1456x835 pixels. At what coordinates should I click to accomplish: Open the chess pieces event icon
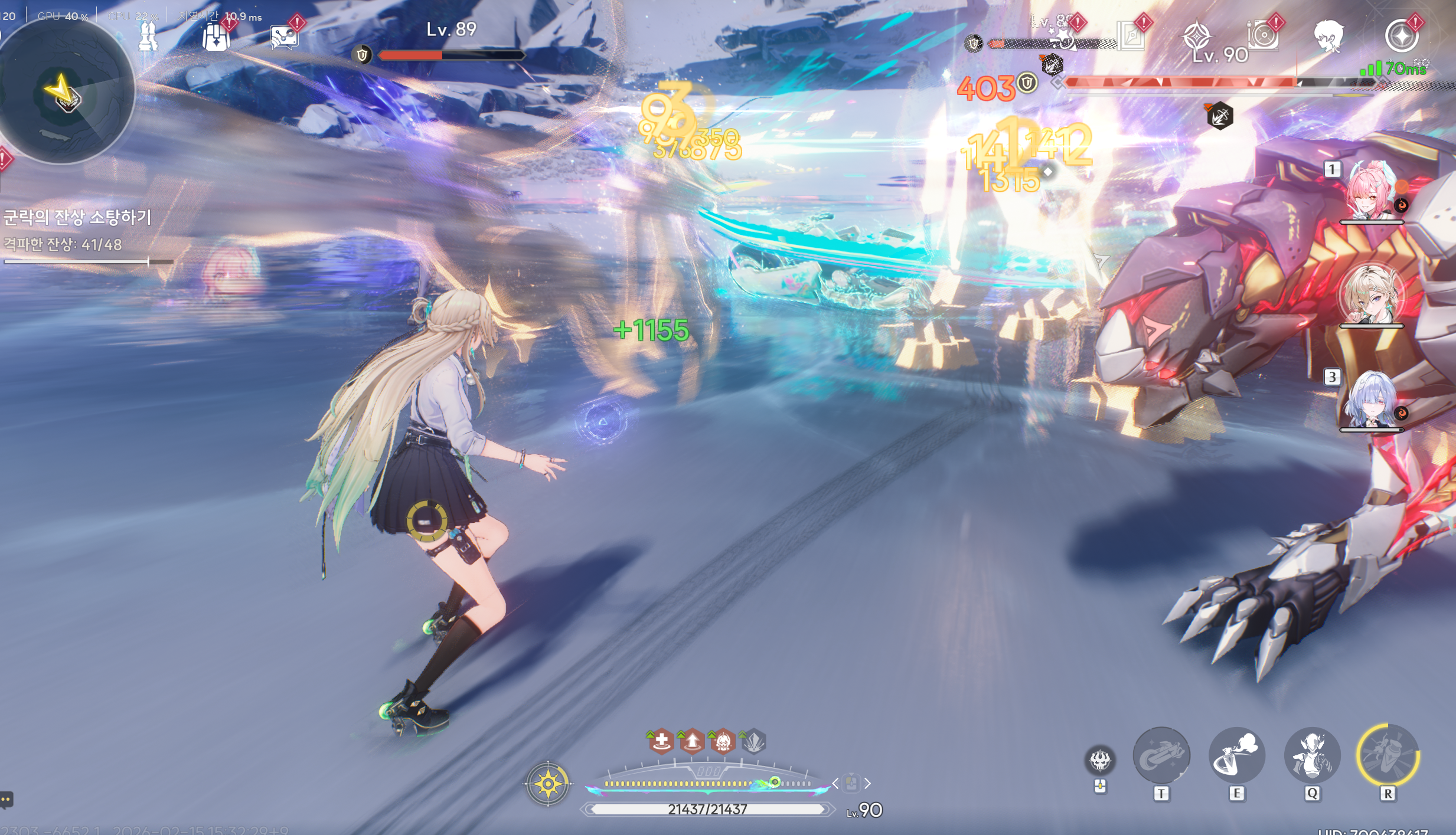[148, 38]
